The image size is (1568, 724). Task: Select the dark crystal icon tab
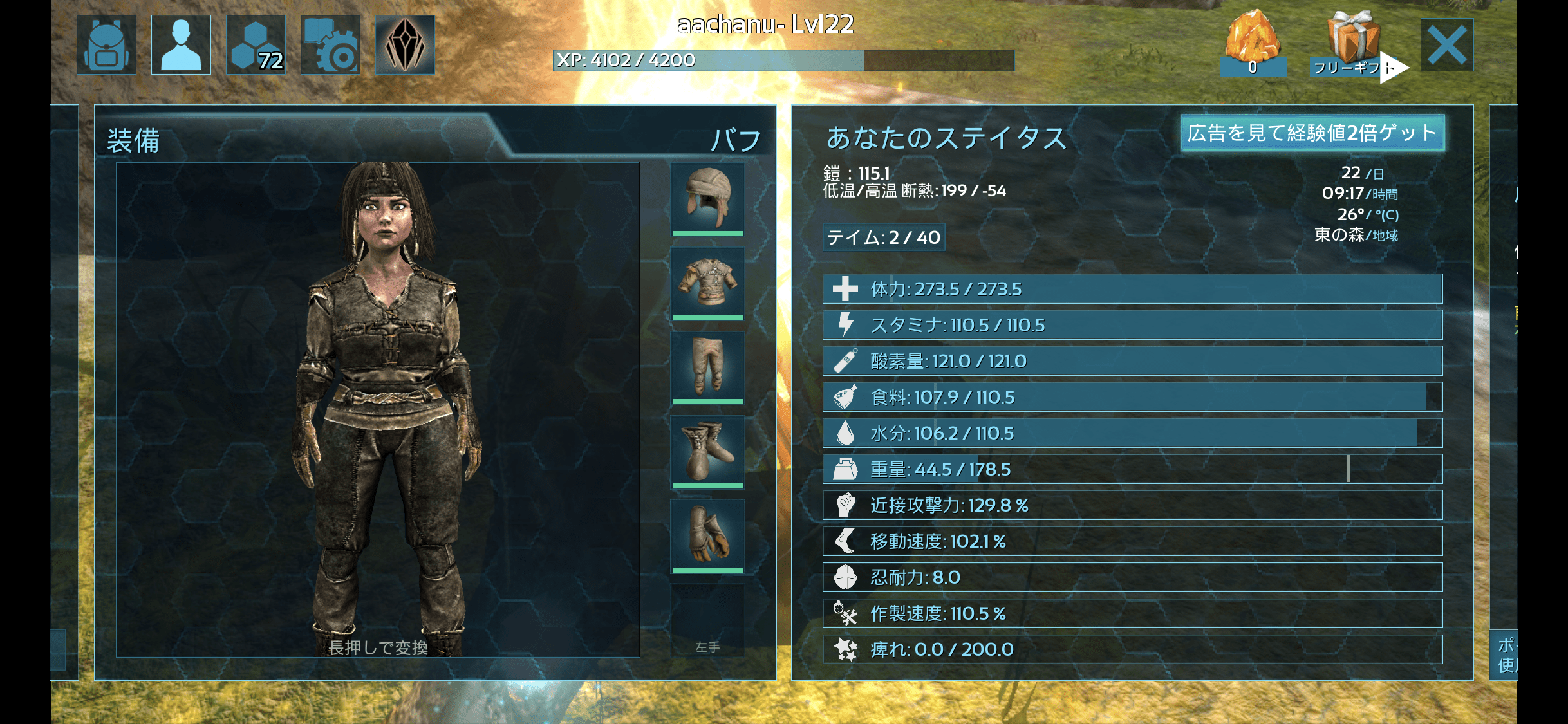point(405,45)
